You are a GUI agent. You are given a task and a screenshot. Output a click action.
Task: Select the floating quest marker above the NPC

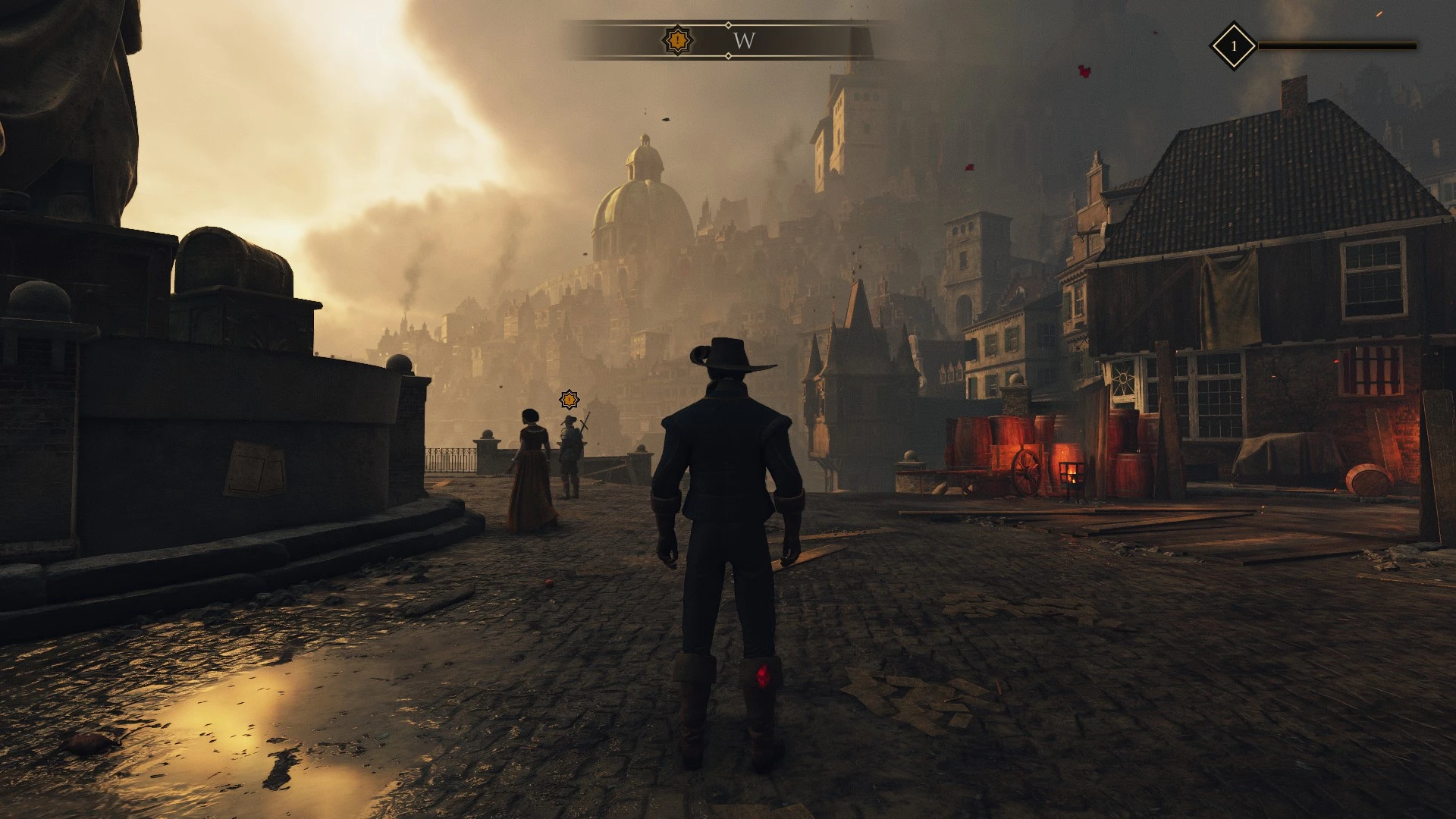pyautogui.click(x=569, y=399)
